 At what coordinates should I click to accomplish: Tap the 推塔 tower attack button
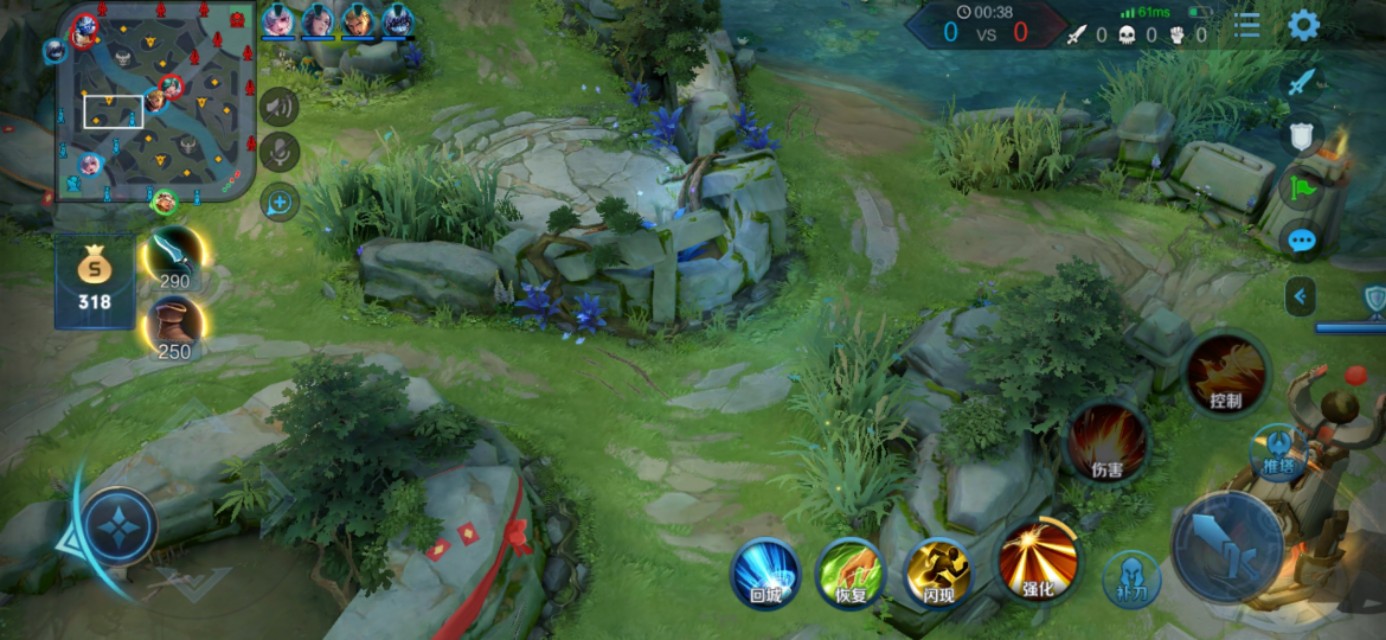[1278, 452]
